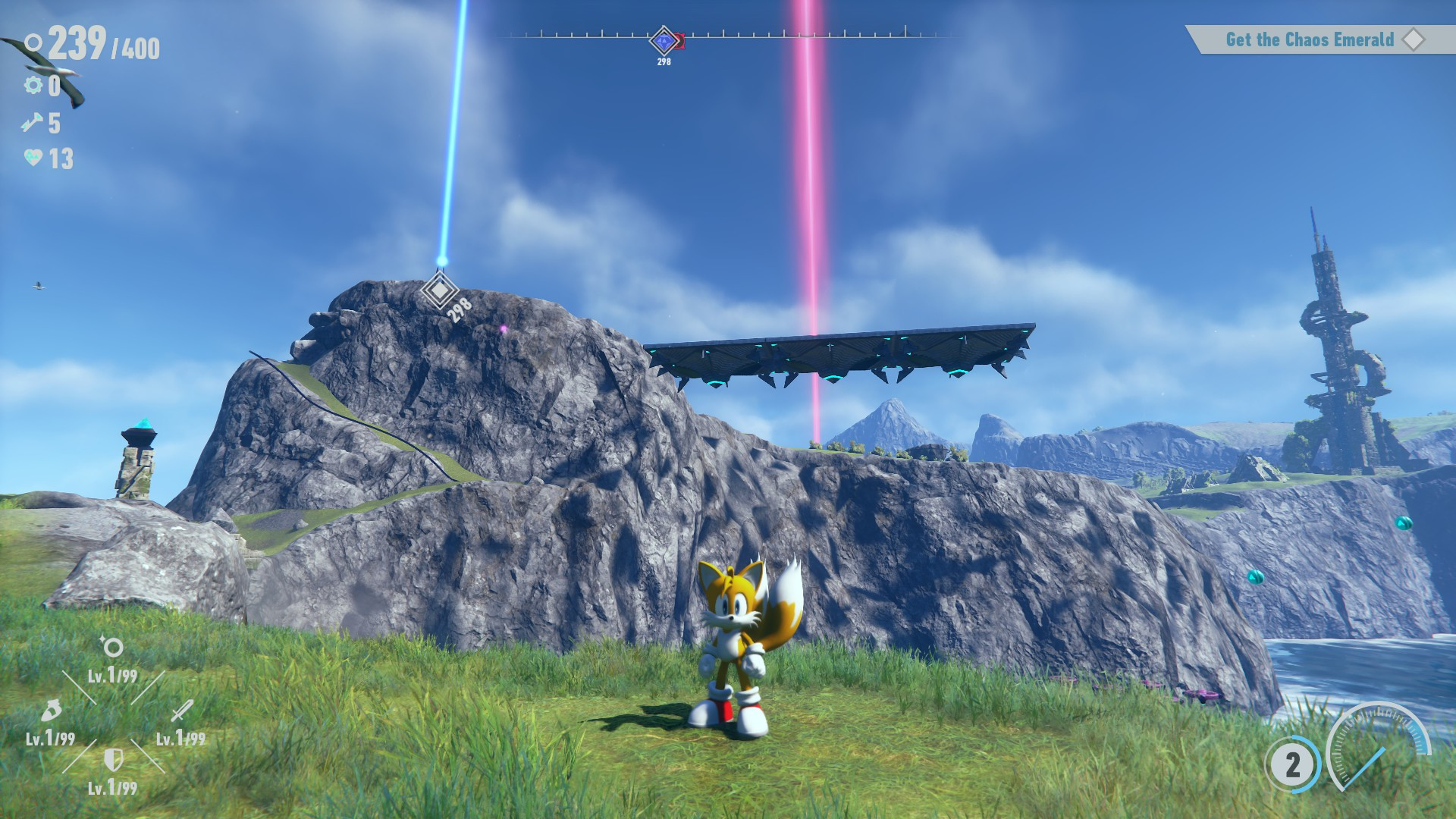This screenshot has height=819, width=1456.
Task: Click the Portal Gear key icon showing 5
Action: tap(31, 123)
